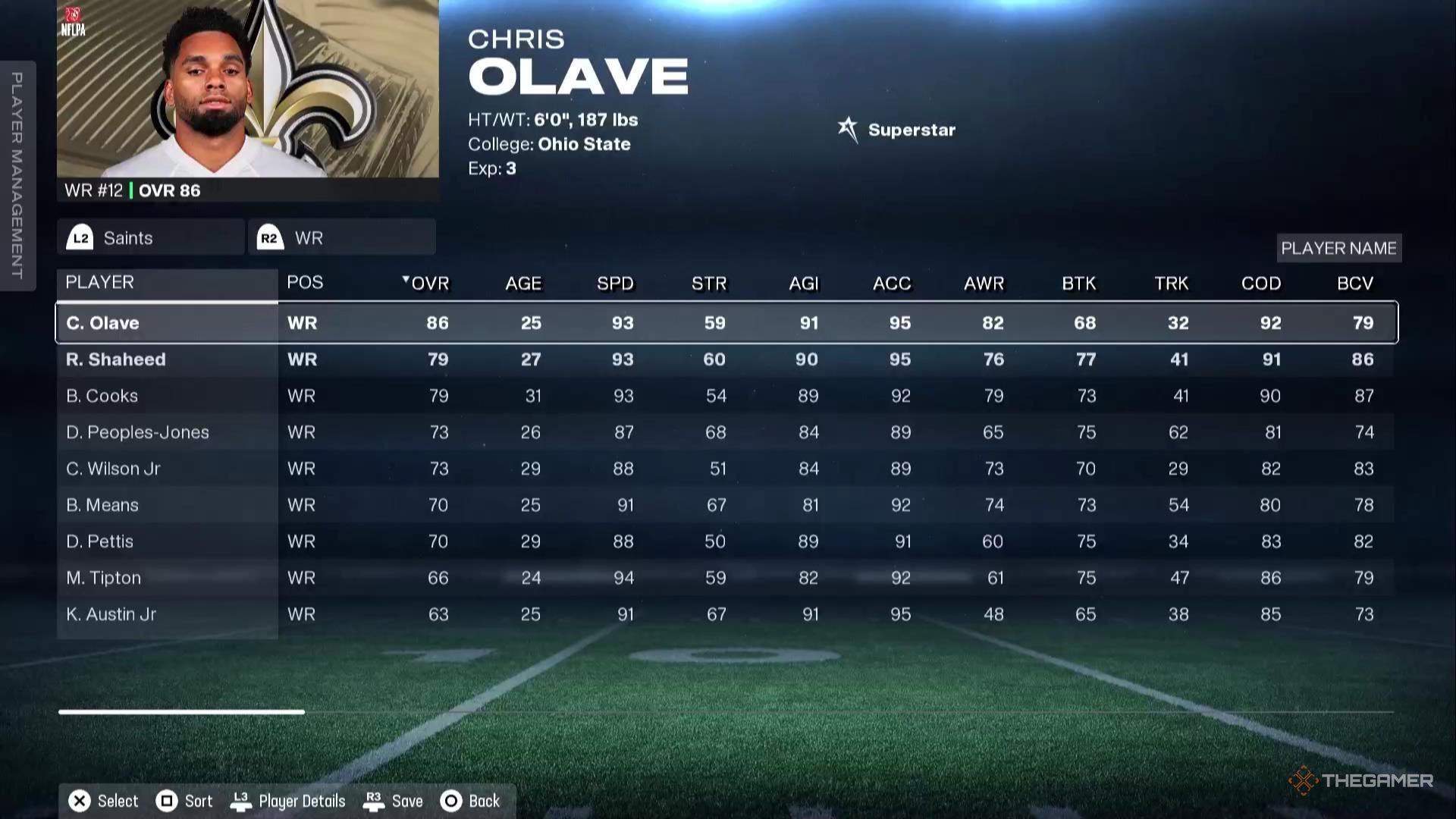This screenshot has height=819, width=1456.
Task: Open the R2 WR position filter
Action: click(341, 237)
